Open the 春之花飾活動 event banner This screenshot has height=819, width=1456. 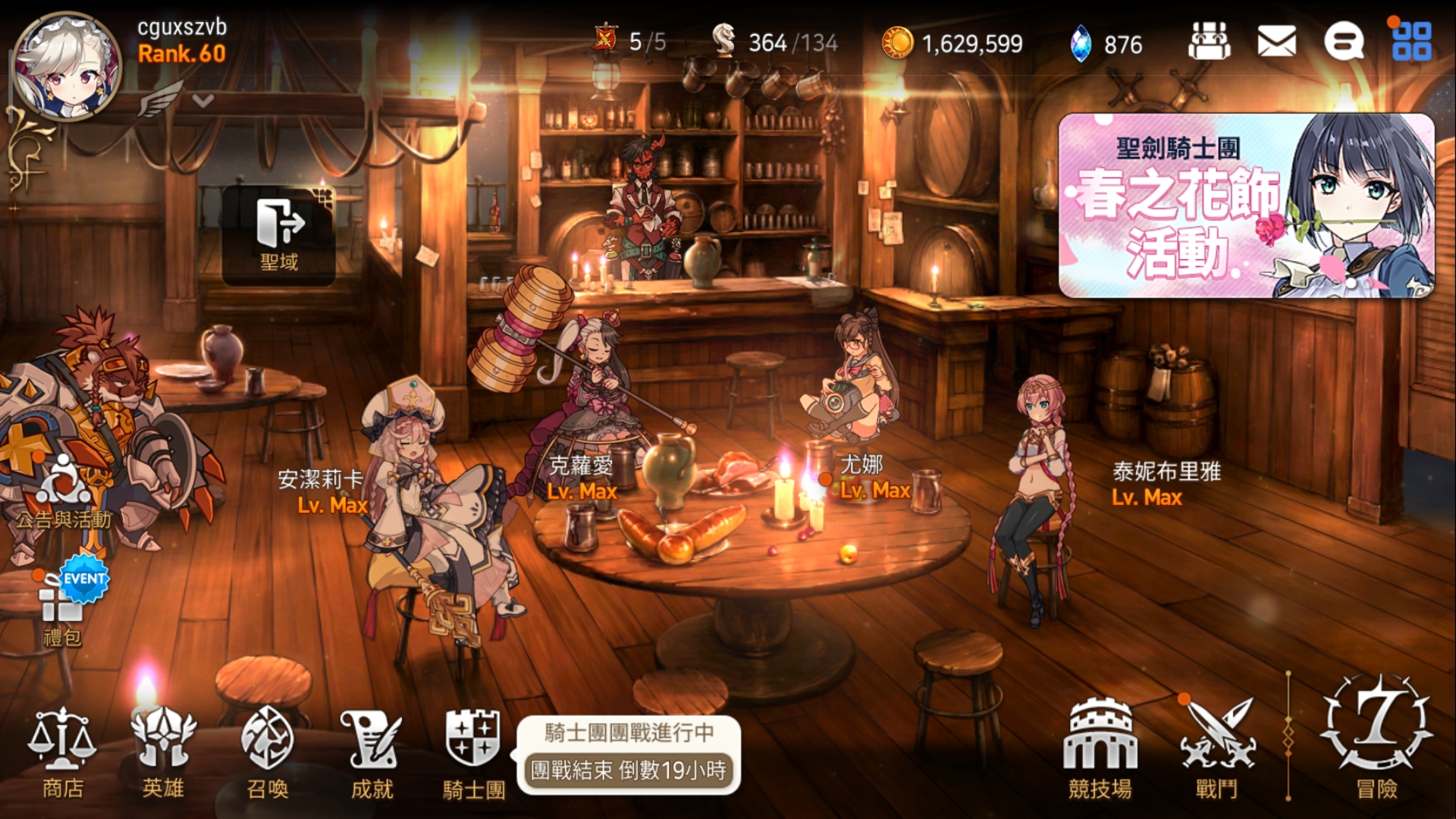point(1246,206)
